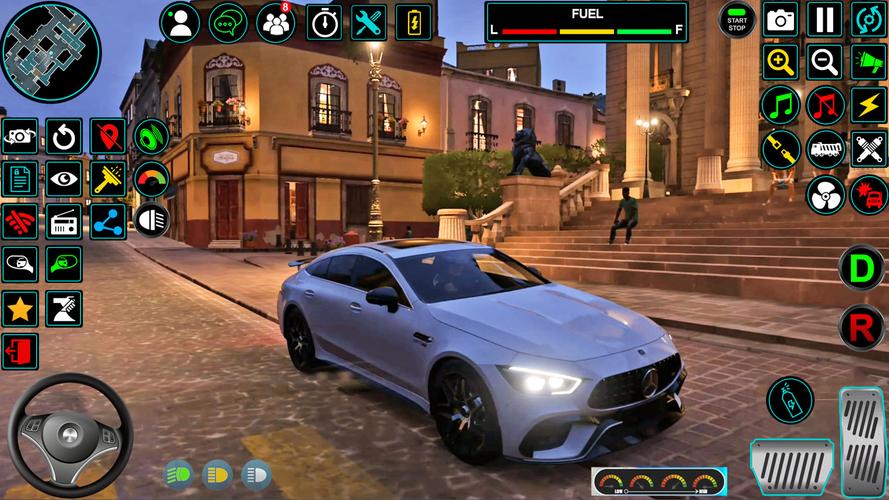Take a screenshot with the camera icon
This screenshot has width=889, height=500.
pyautogui.click(x=780, y=20)
